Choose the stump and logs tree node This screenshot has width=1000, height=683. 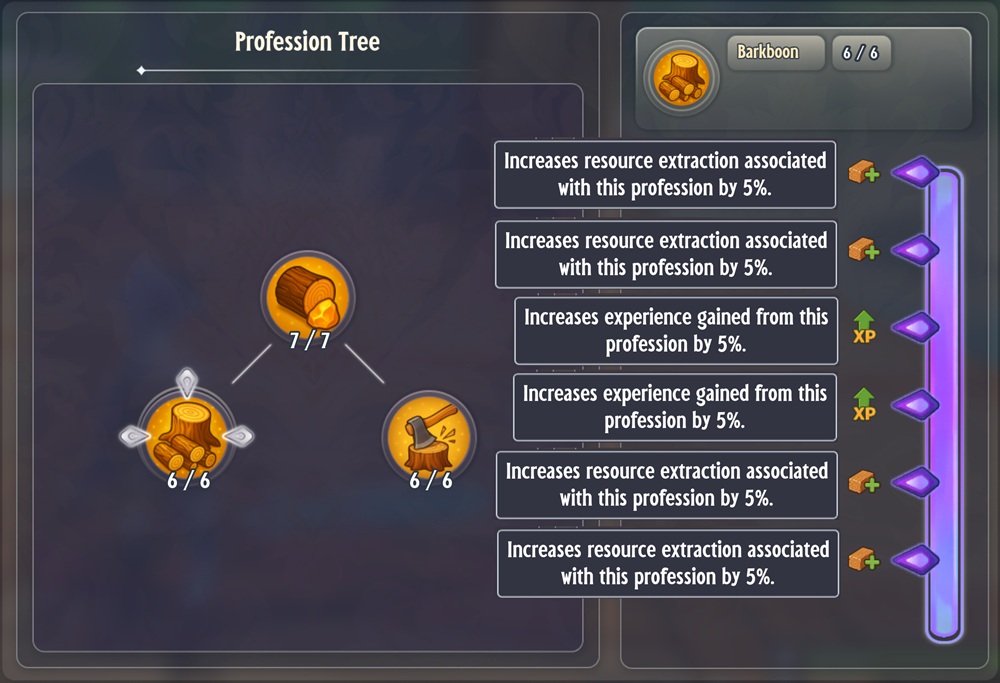point(187,436)
